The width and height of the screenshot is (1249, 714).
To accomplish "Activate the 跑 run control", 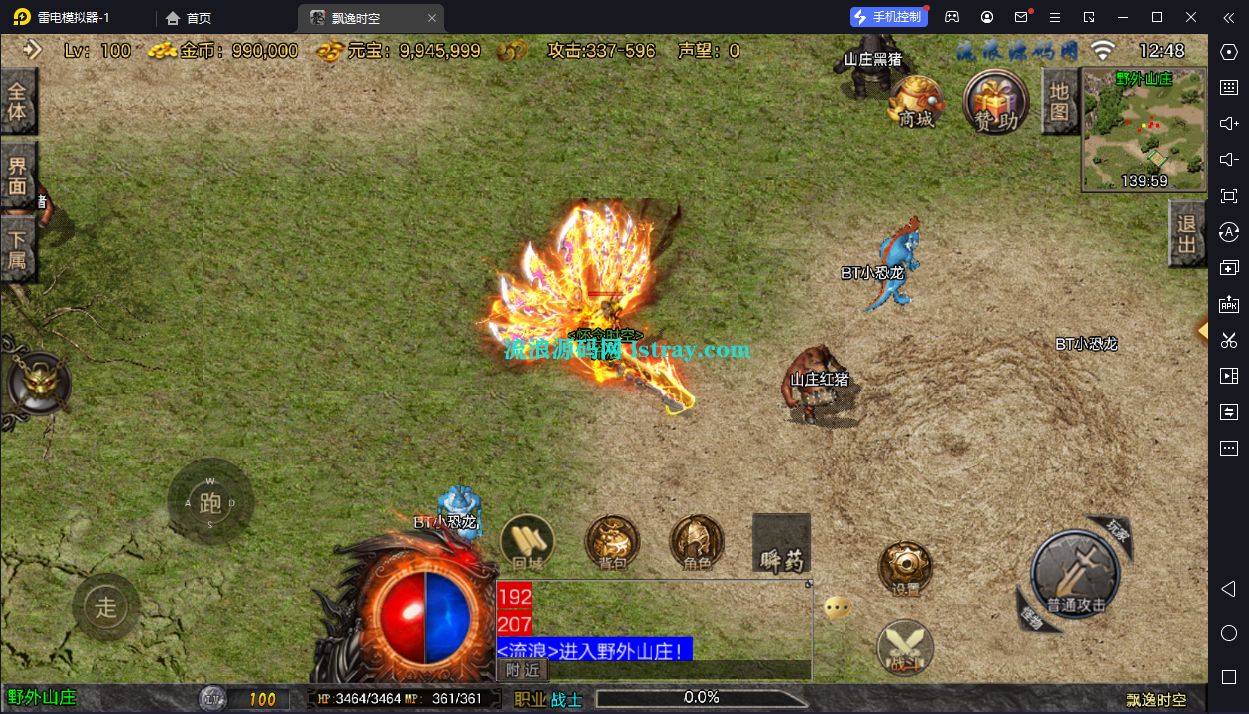I will [x=210, y=502].
